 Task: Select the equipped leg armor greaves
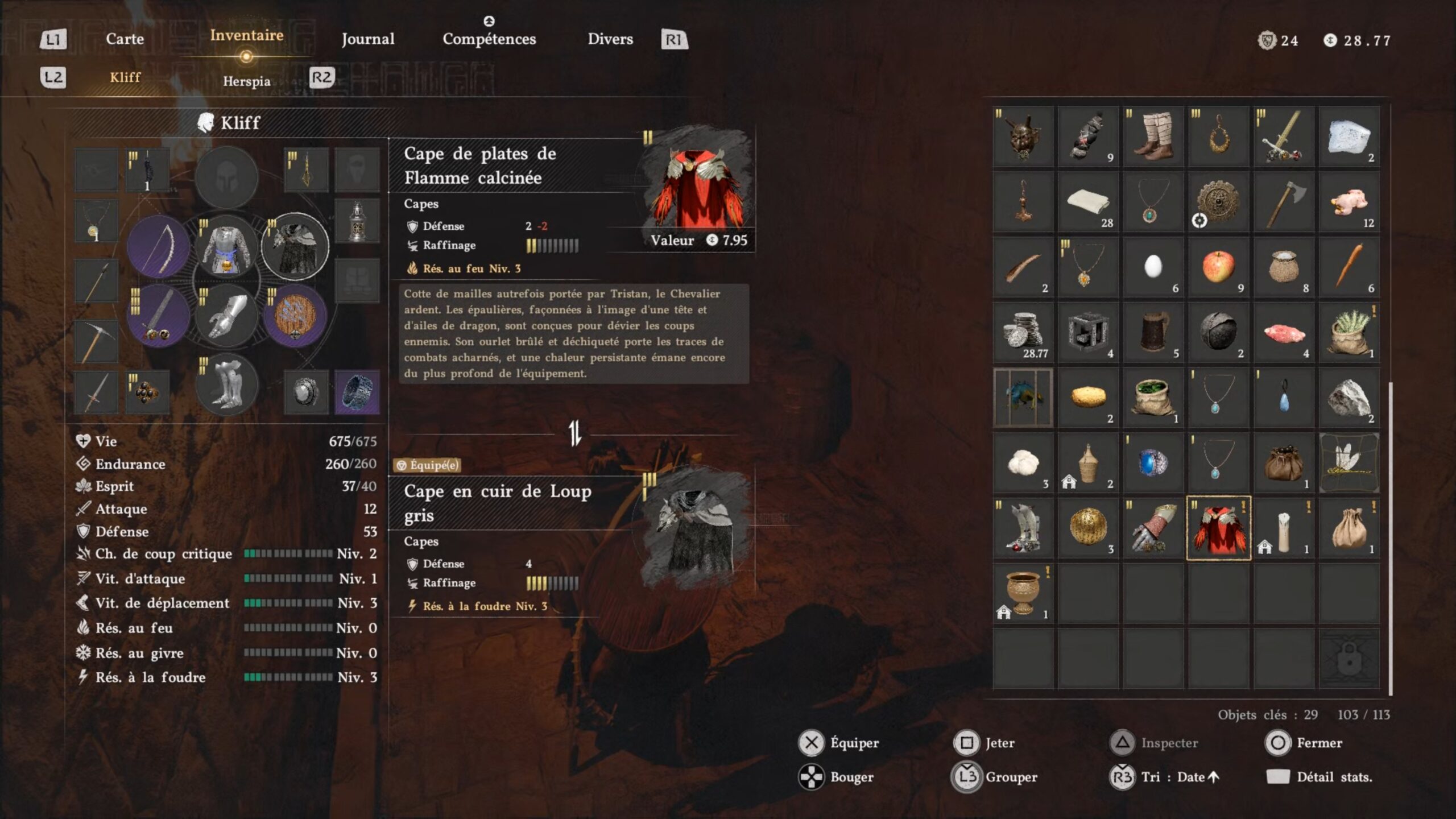[226, 384]
